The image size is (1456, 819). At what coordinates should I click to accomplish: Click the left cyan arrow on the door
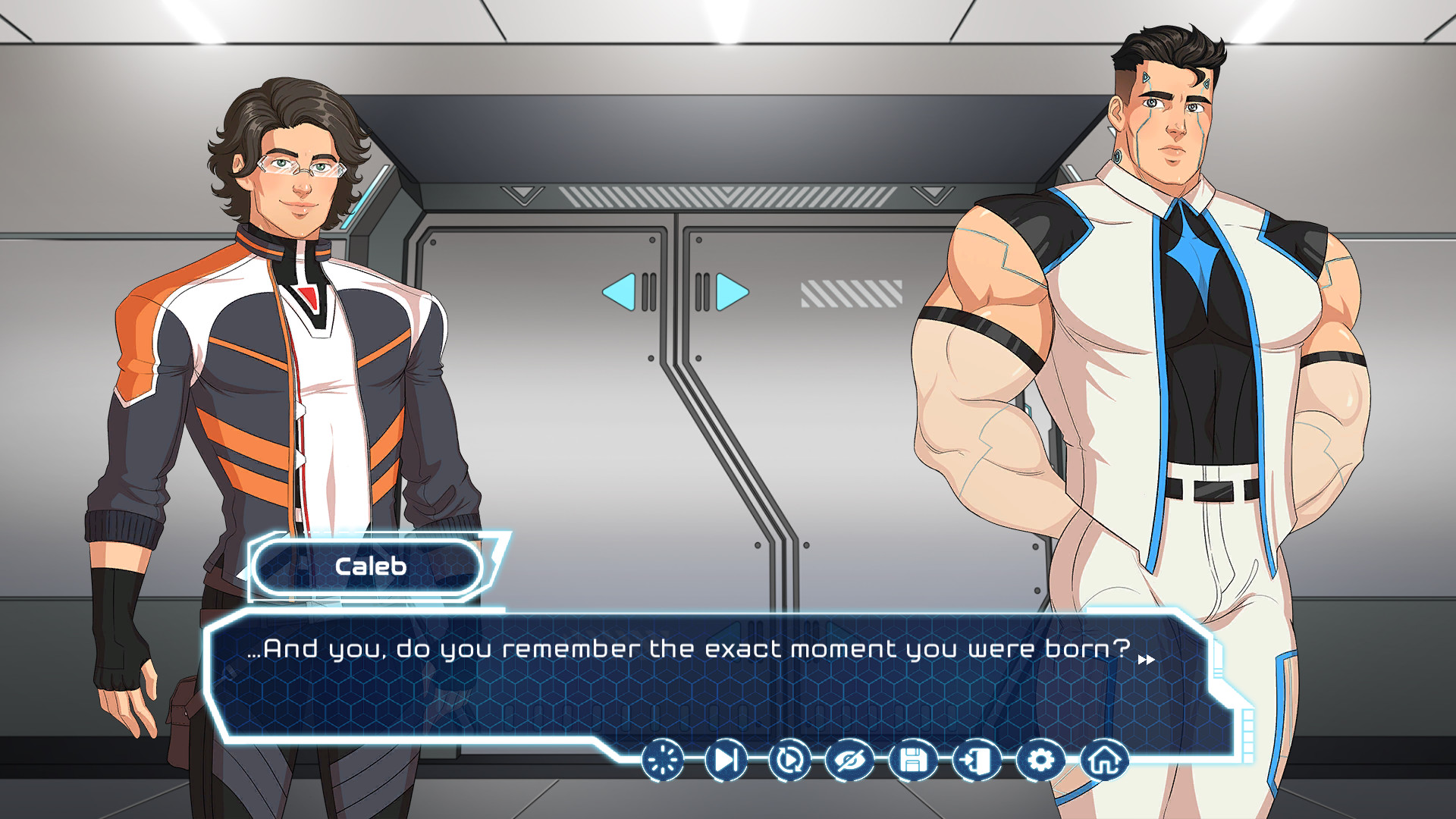[618, 290]
